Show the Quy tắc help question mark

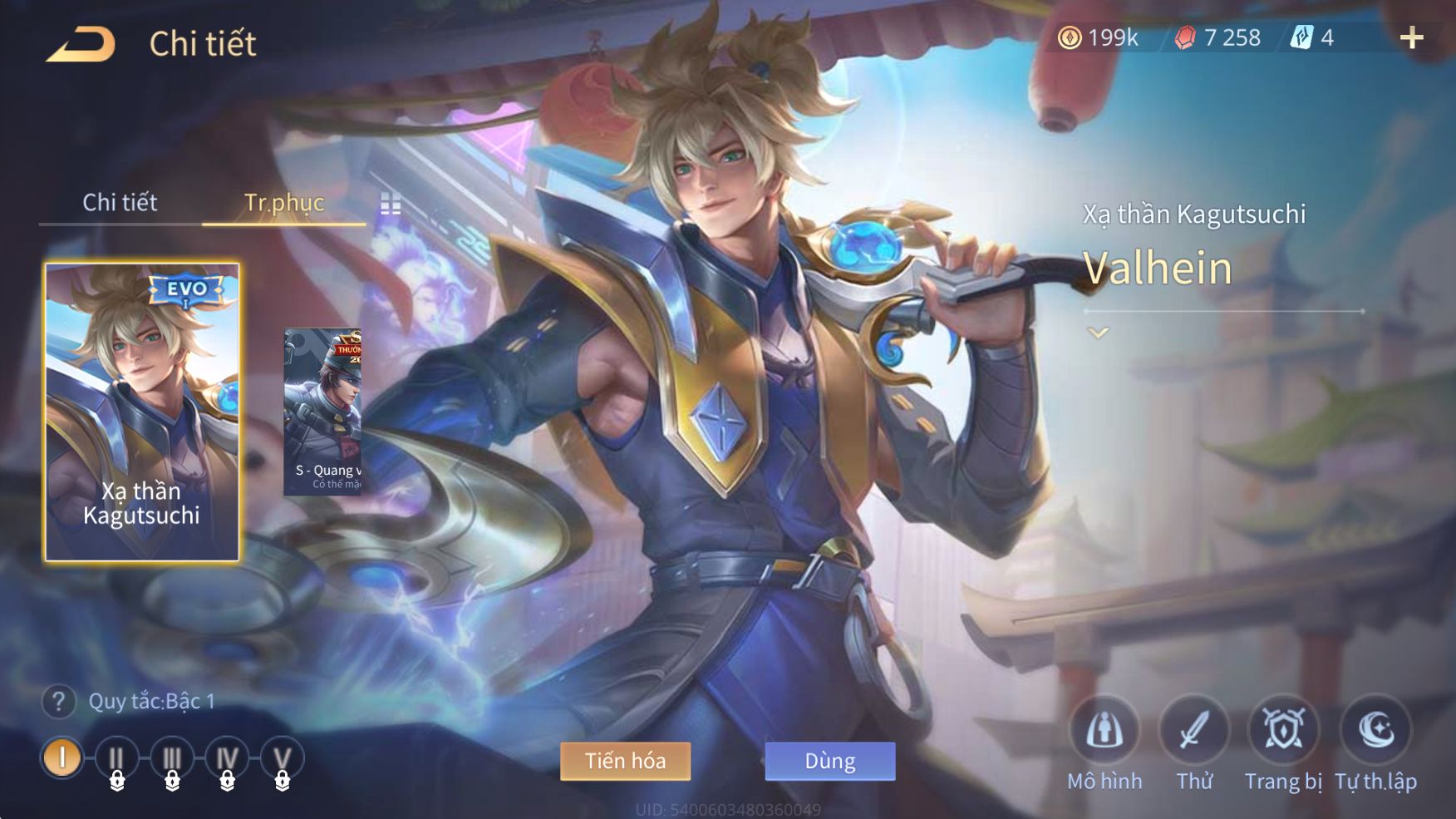[58, 702]
